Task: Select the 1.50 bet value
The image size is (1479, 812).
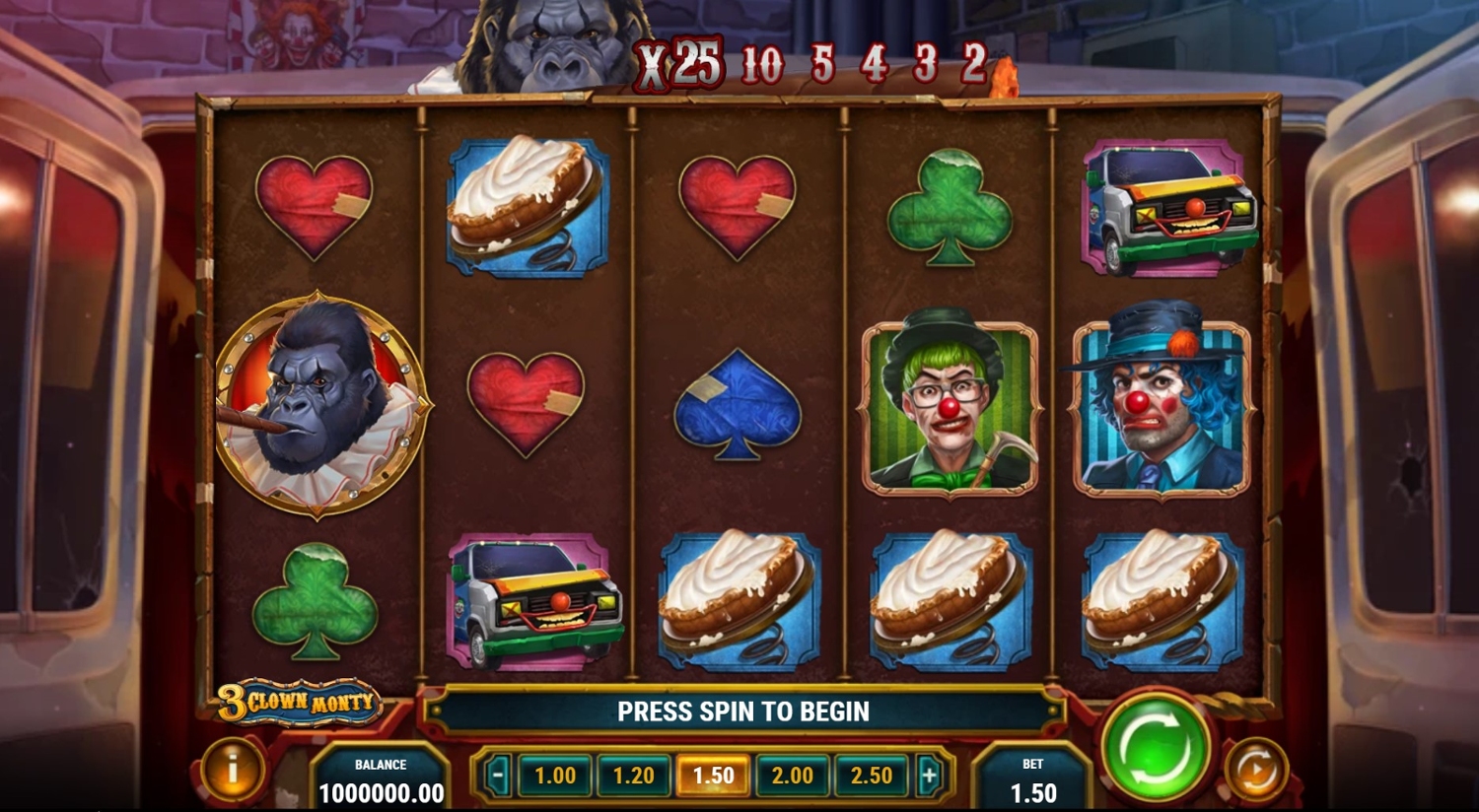Action: coord(713,776)
